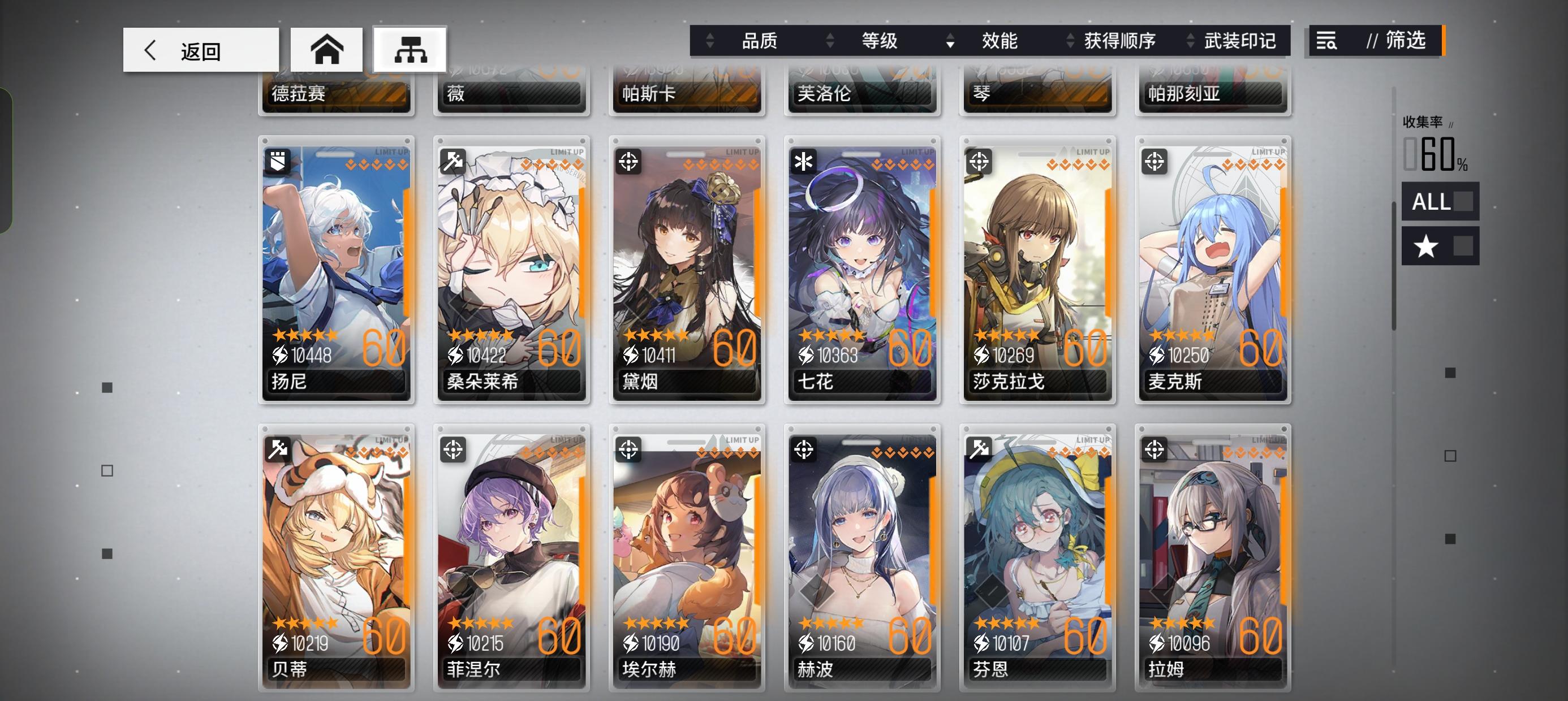Viewport: 1568px width, 701px height.
Task: Select the crosshair class icon on 黛烟's card
Action: point(629,161)
